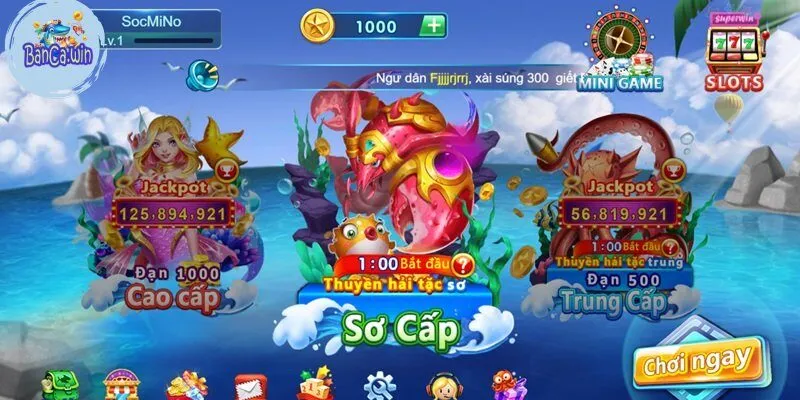Add coins with the green plus button
This screenshot has width=800, height=400.
(432, 26)
